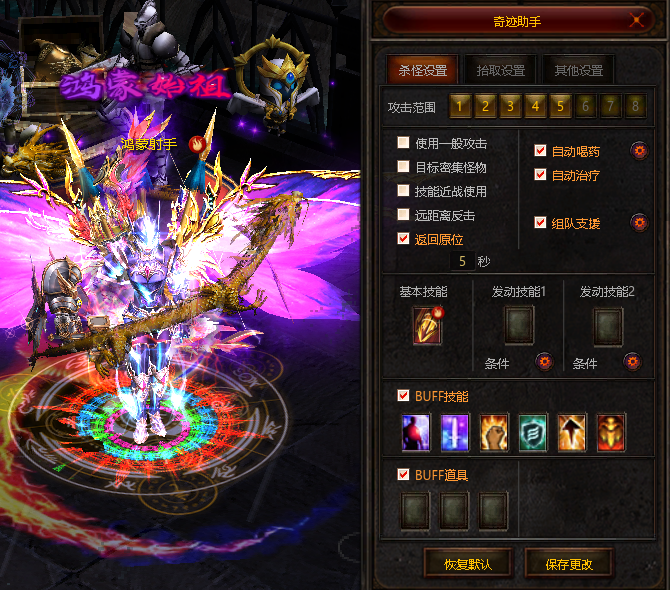Uncheck 组队支援 option

pyautogui.click(x=541, y=223)
